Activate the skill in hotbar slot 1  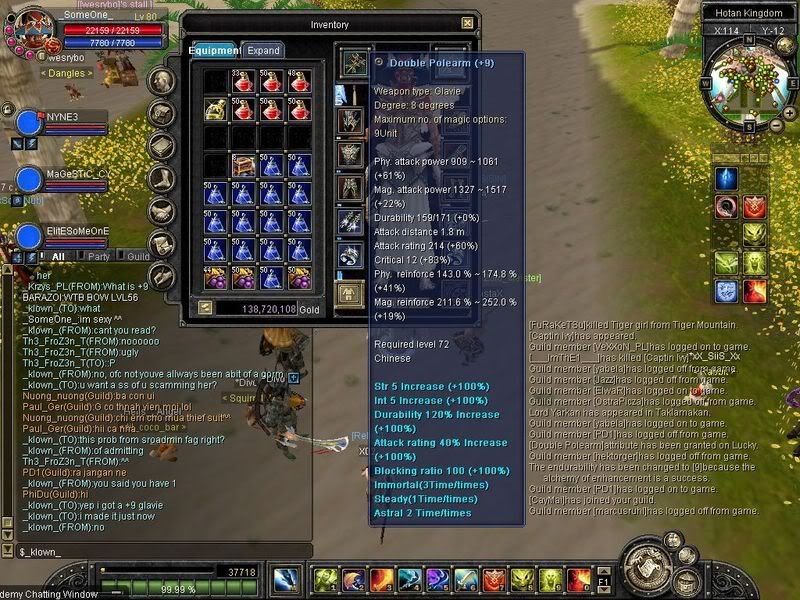click(x=324, y=579)
